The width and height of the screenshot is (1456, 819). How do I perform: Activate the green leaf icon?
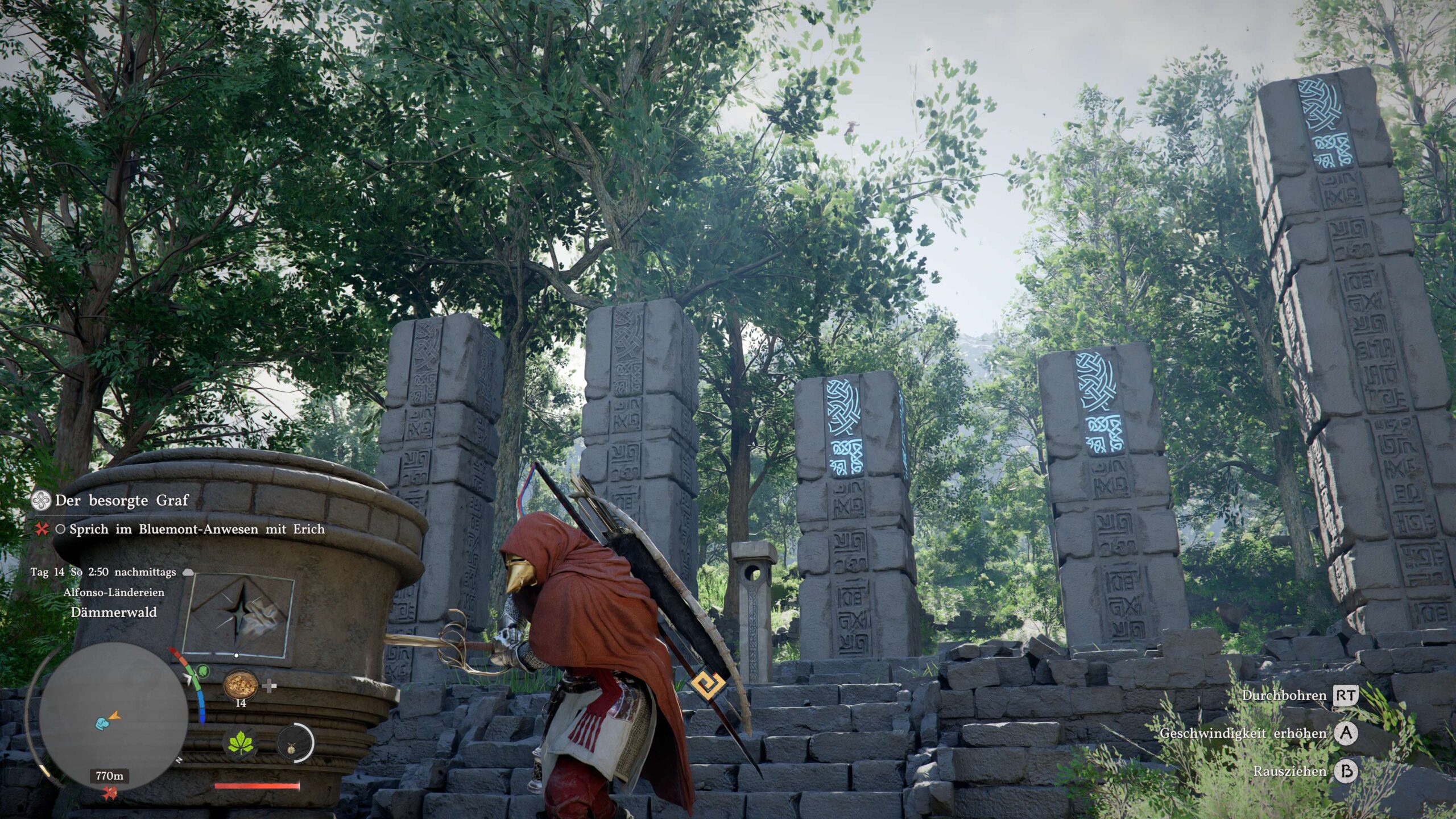(x=241, y=743)
